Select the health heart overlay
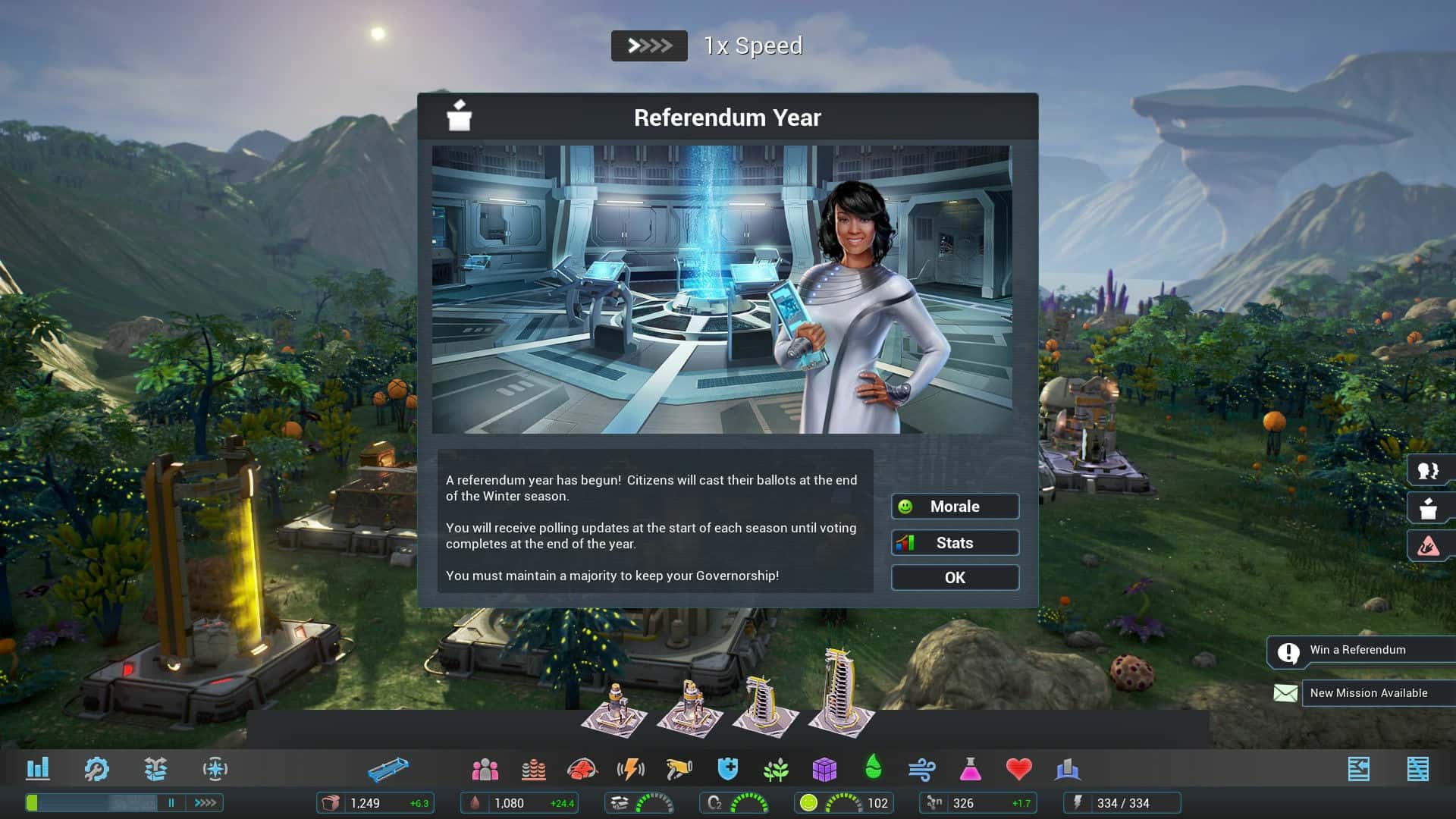The width and height of the screenshot is (1456, 819). coord(1020,768)
